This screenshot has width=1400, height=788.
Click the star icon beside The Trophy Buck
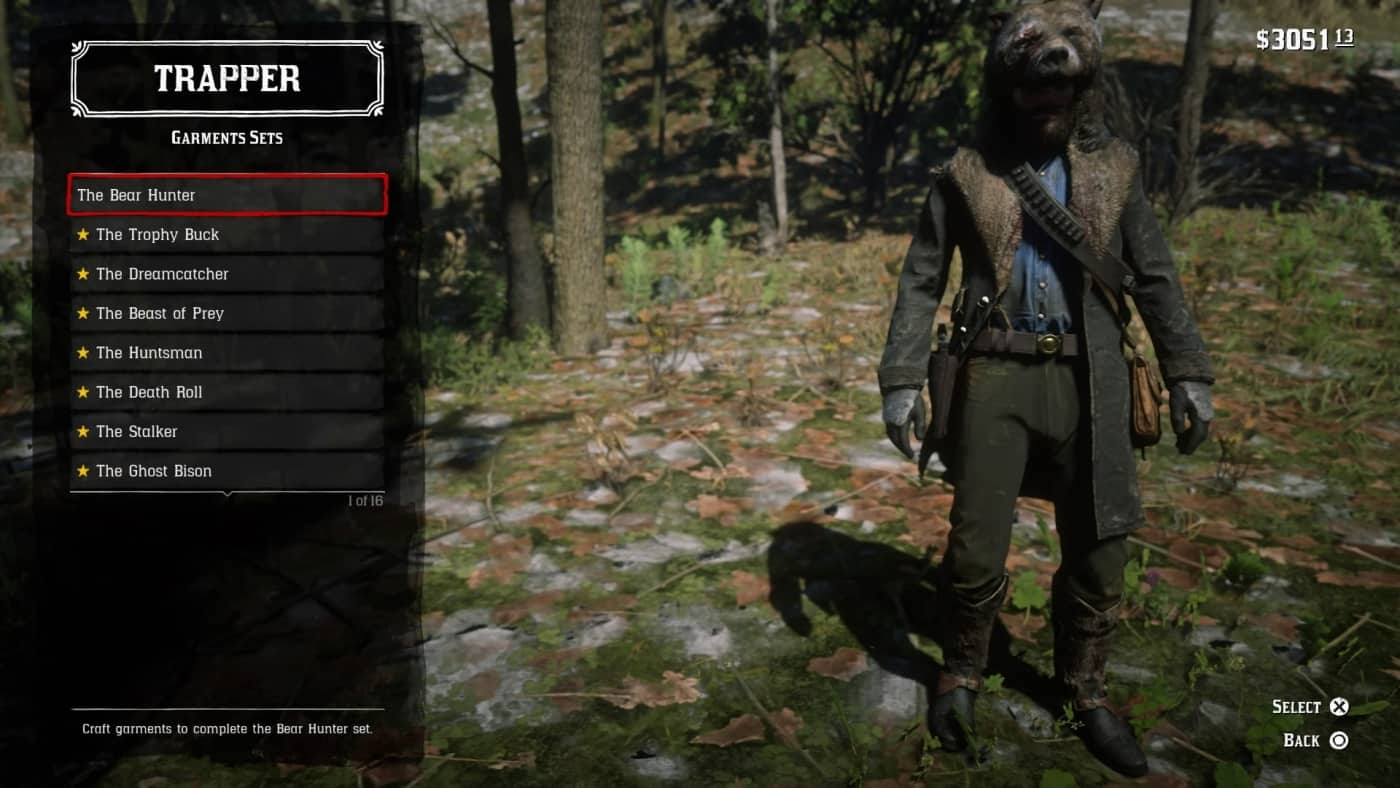click(x=83, y=234)
